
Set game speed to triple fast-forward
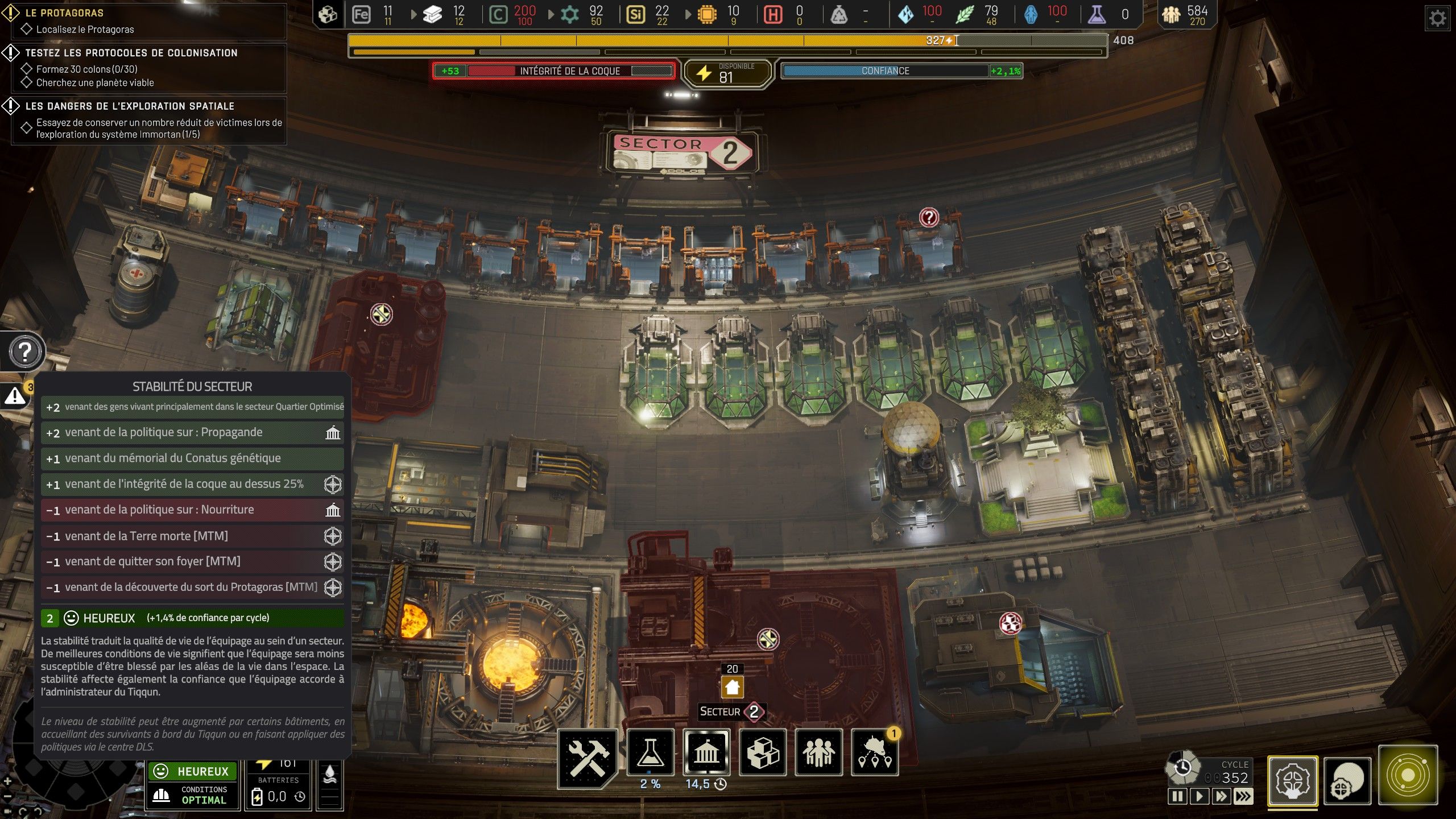[x=1243, y=796]
